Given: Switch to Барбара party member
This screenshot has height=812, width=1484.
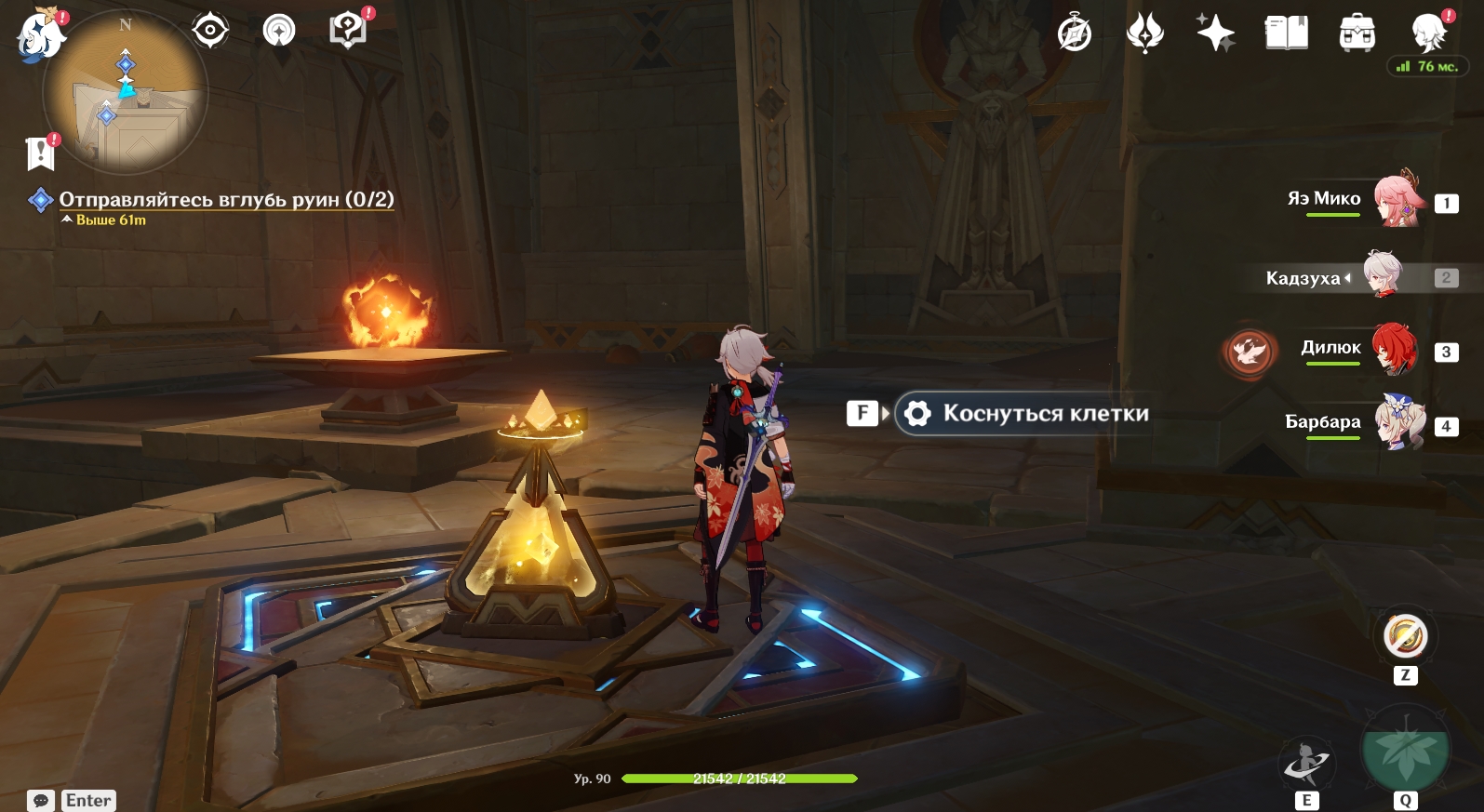Looking at the screenshot, I should tap(1399, 423).
